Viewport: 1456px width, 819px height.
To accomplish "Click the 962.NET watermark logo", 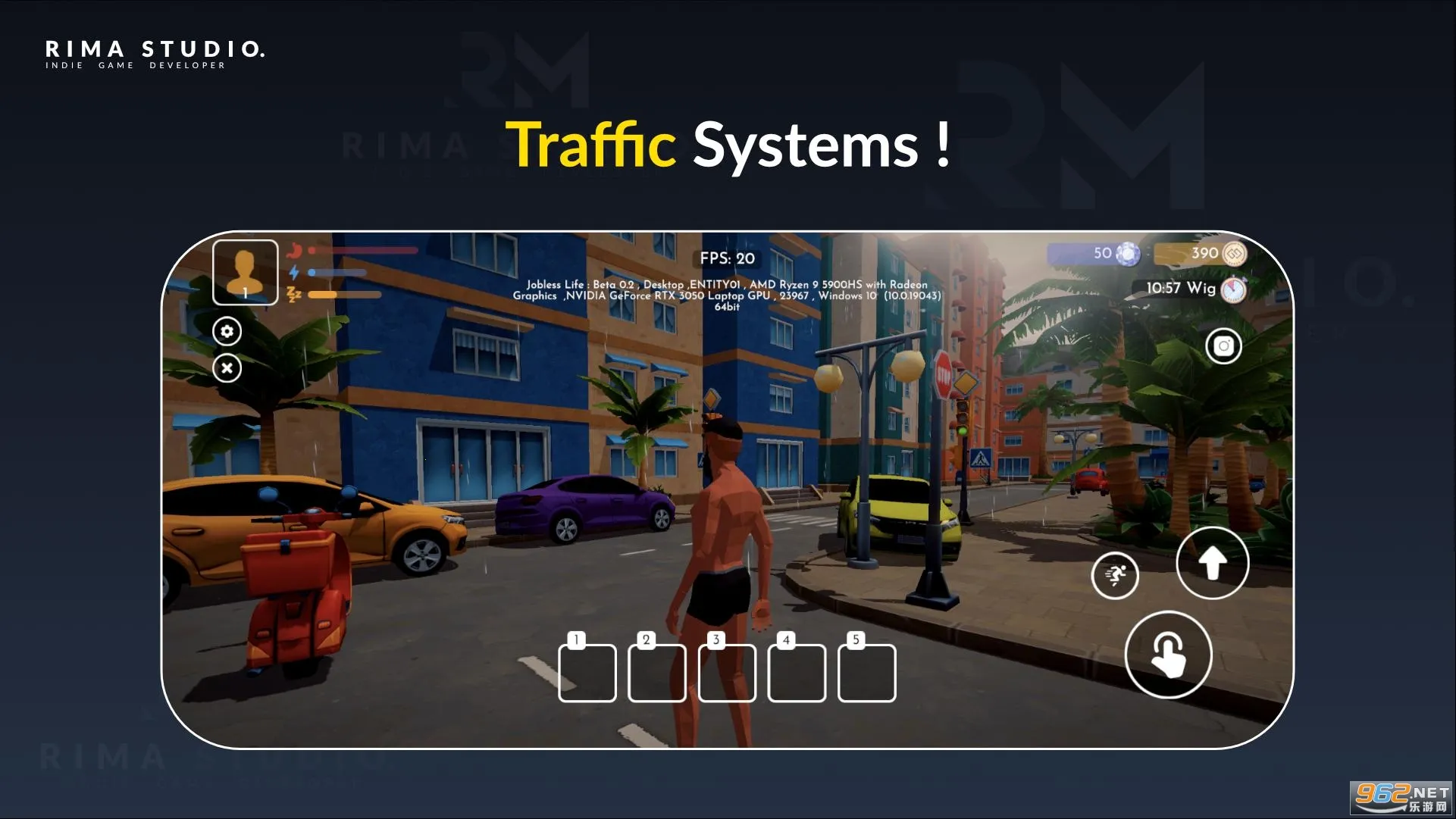I will 1401,799.
